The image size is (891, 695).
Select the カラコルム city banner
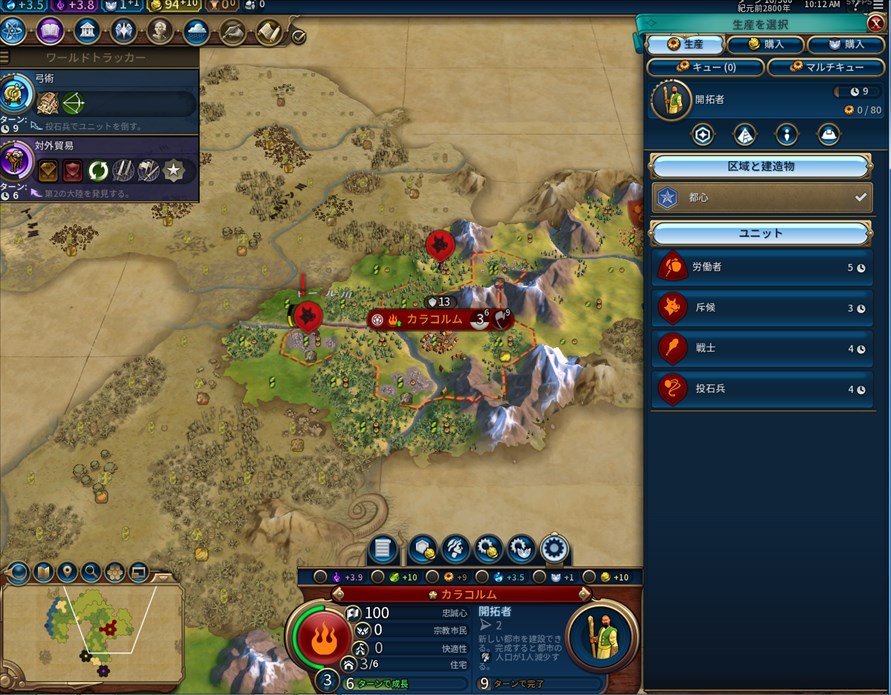432,319
